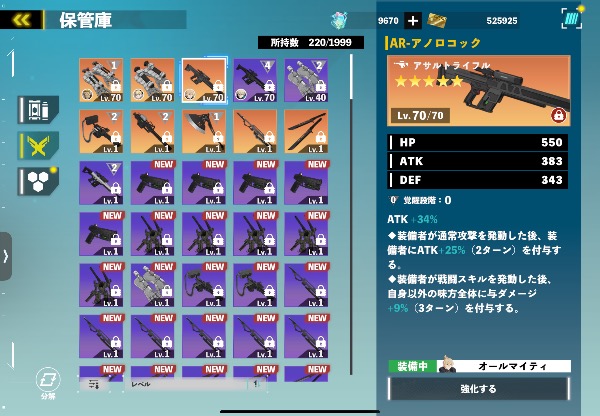Switch to the hexagon materials tab

(37, 180)
